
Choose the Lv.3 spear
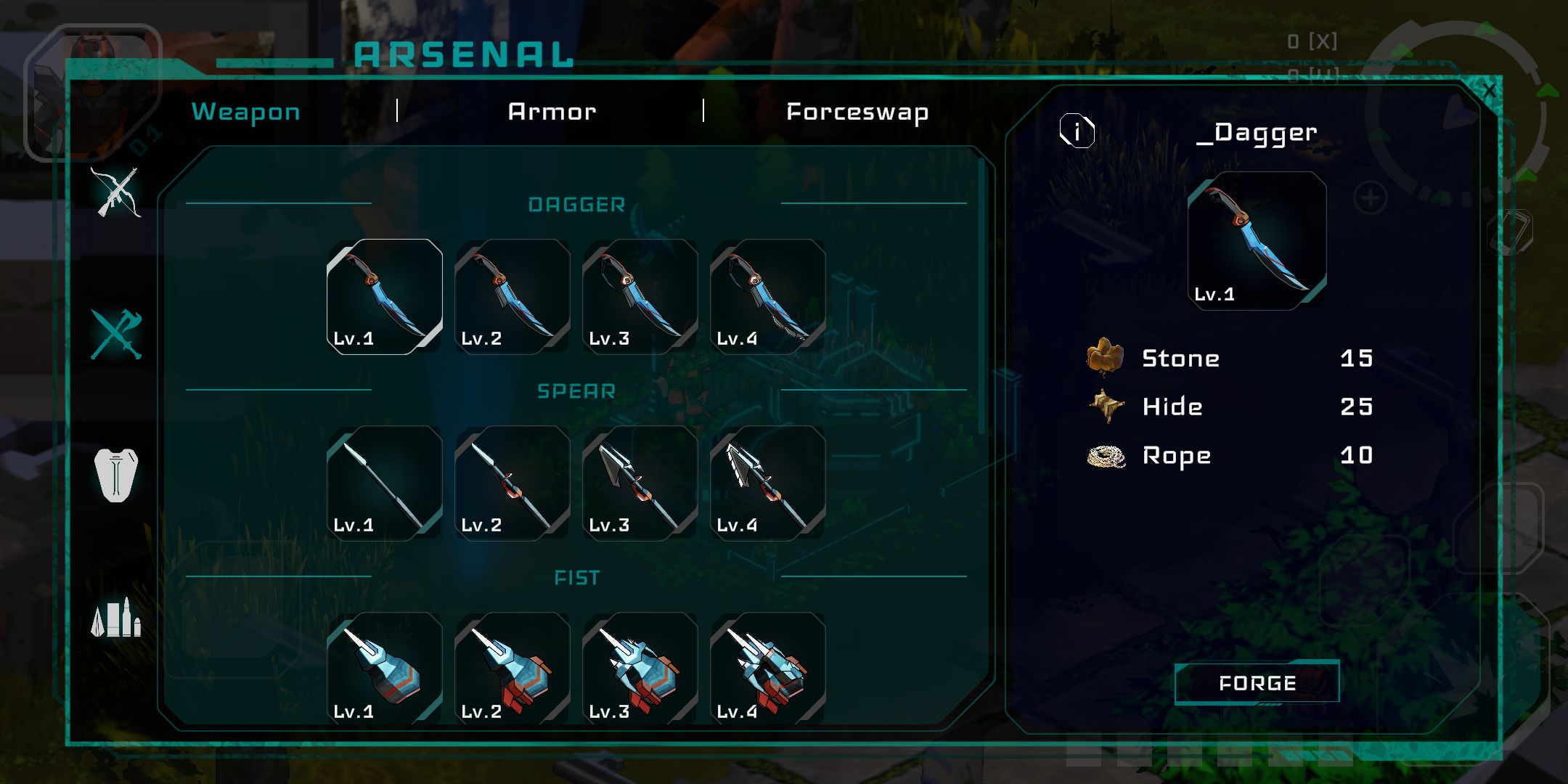[640, 483]
